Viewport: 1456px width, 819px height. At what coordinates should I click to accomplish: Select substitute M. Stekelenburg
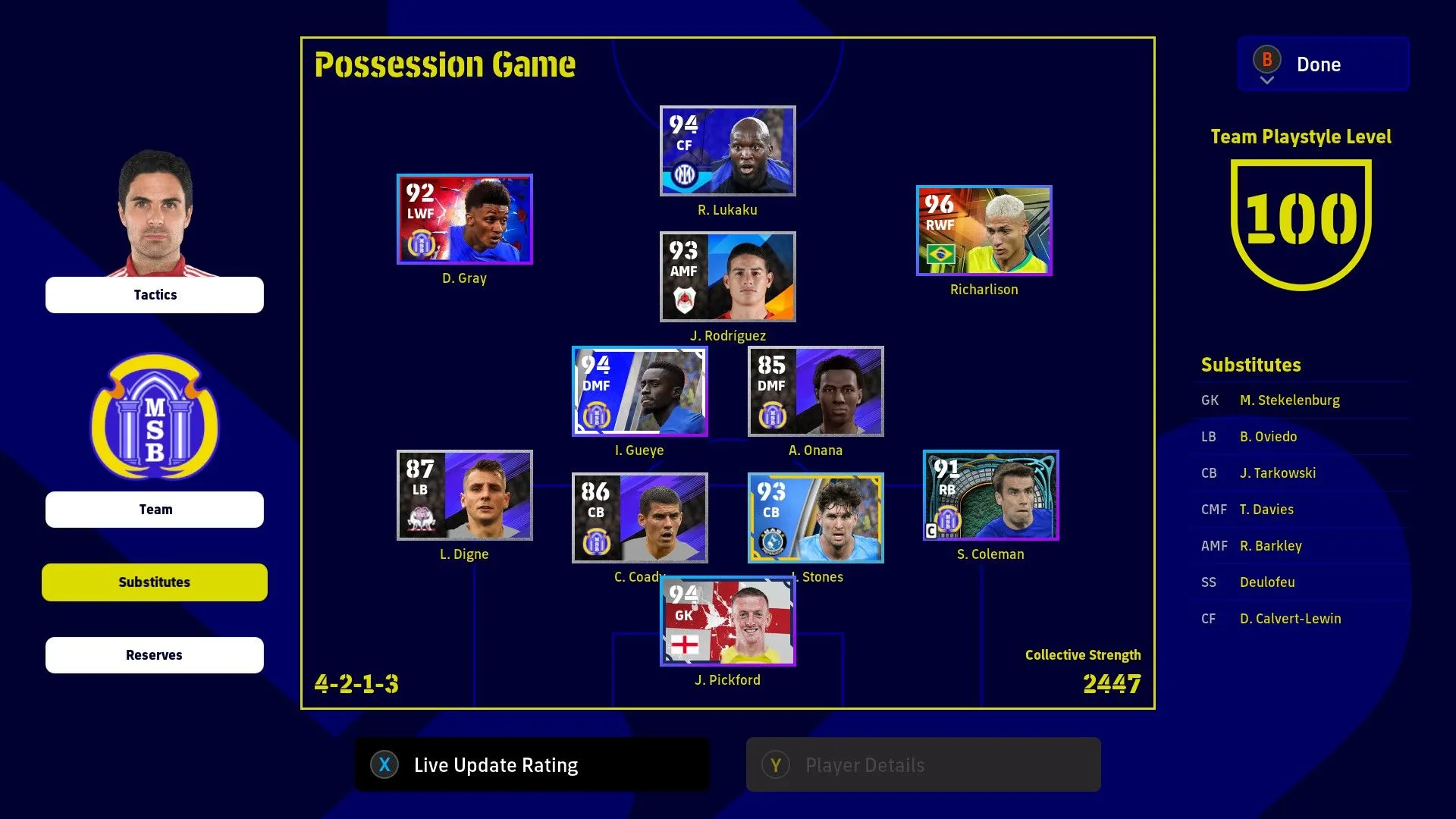click(x=1289, y=400)
